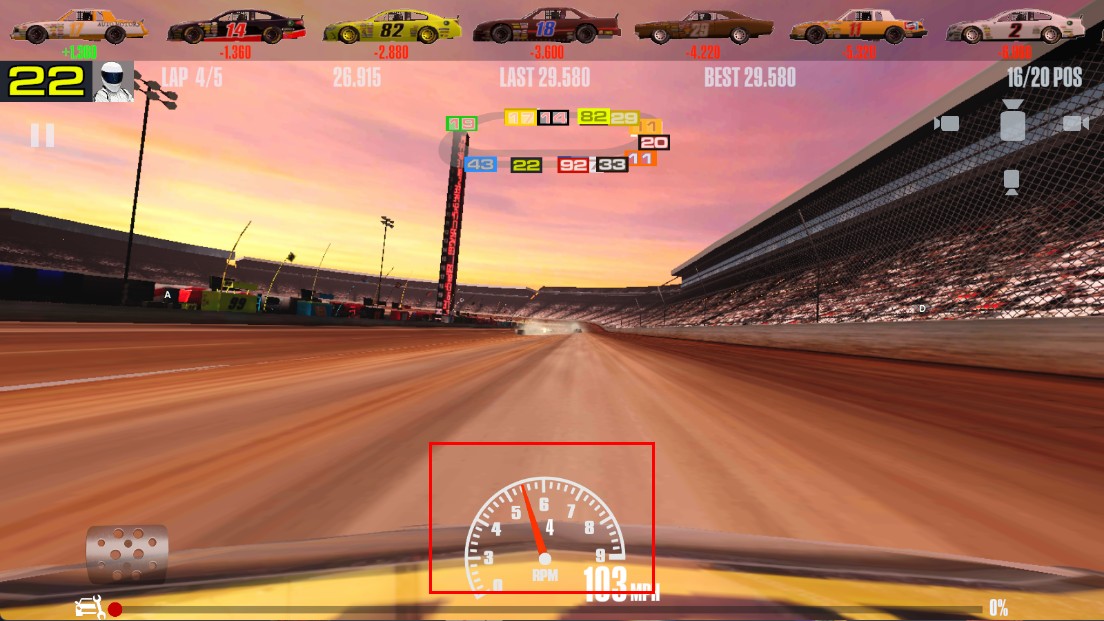Click the car repair wrench icon
The width and height of the screenshot is (1104, 621).
tap(90, 607)
